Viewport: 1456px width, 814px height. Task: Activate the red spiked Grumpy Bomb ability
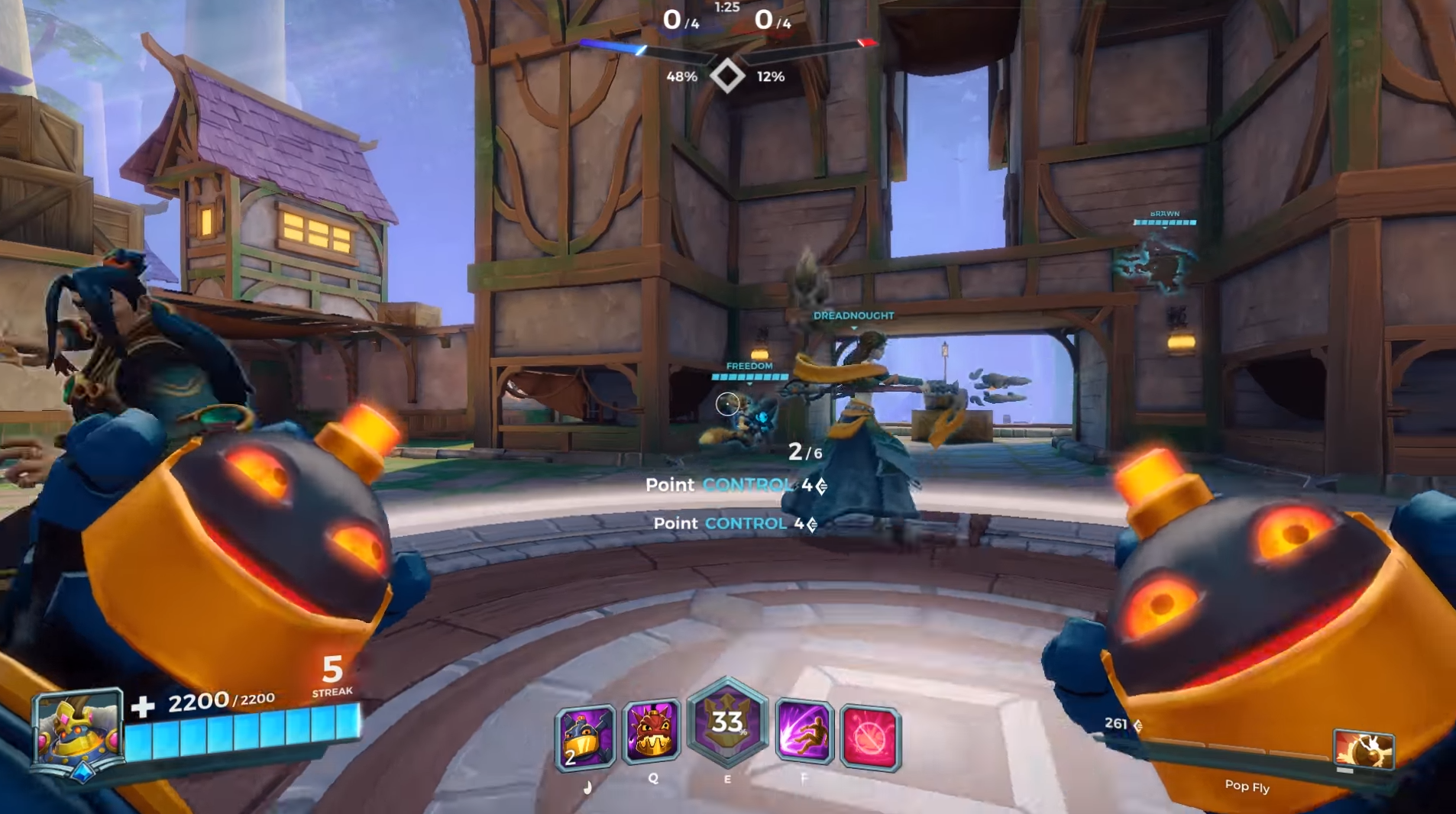pyautogui.click(x=652, y=733)
